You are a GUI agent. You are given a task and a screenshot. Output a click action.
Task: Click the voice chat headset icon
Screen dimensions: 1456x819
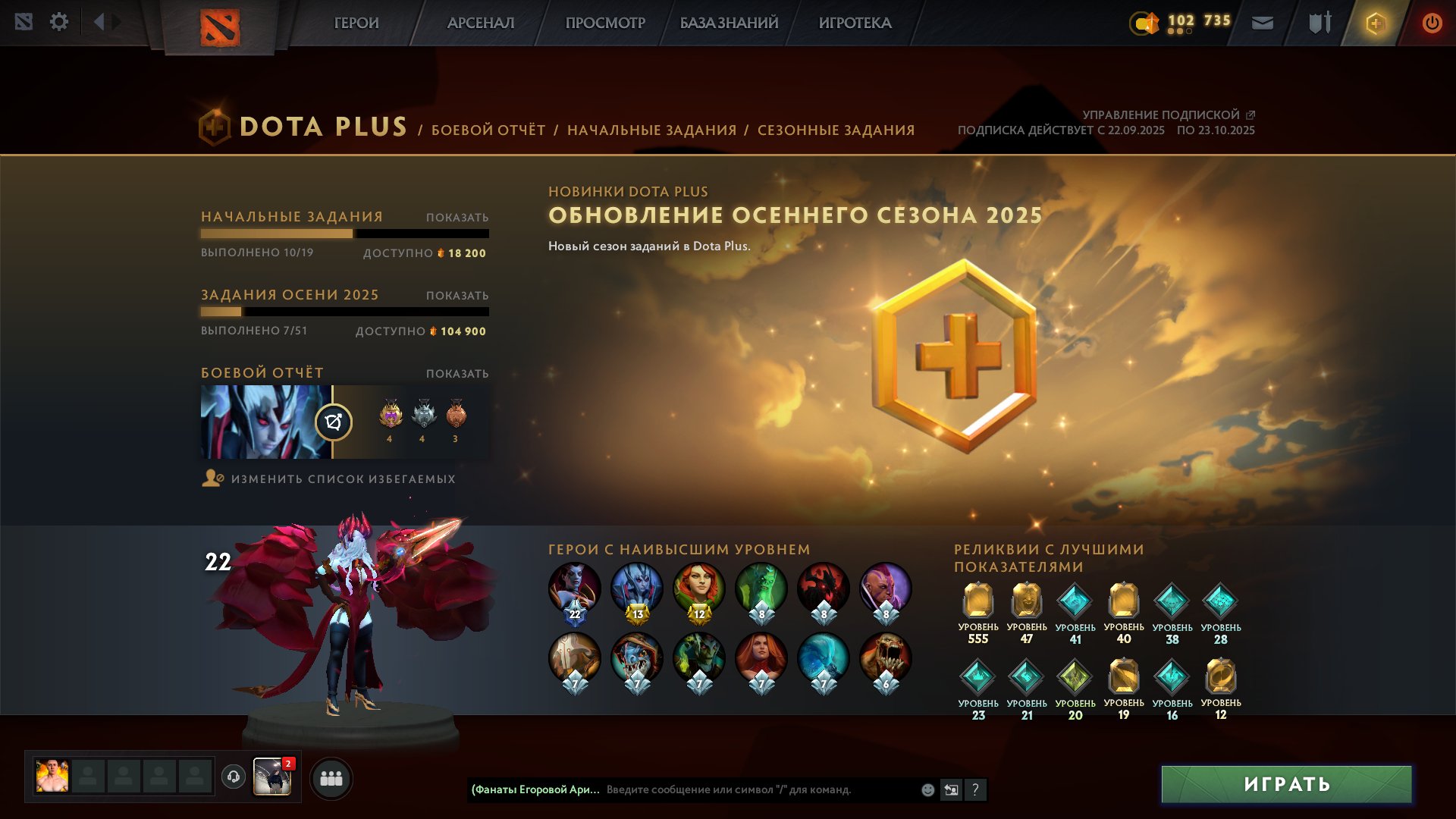tap(234, 778)
